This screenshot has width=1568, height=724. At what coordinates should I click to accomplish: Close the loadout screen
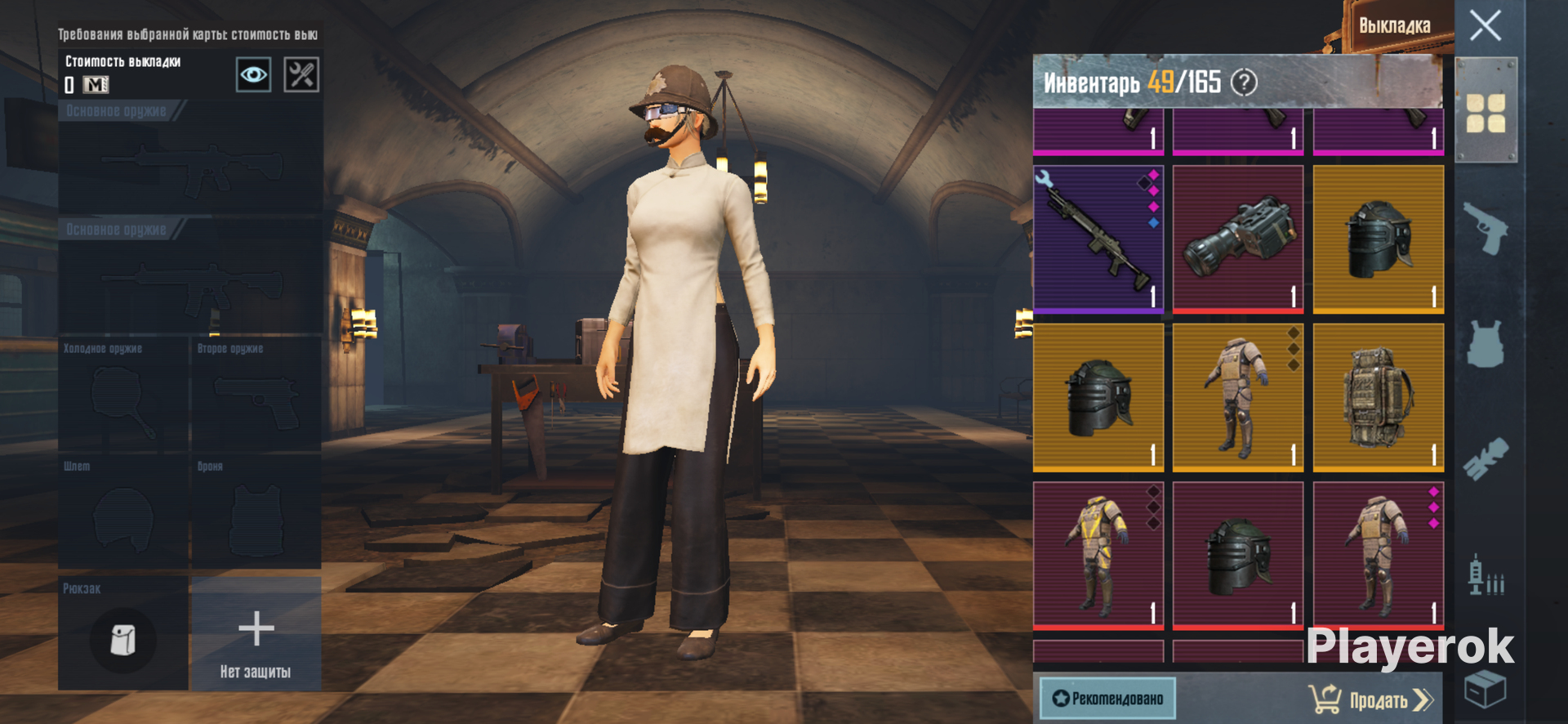(x=1485, y=25)
